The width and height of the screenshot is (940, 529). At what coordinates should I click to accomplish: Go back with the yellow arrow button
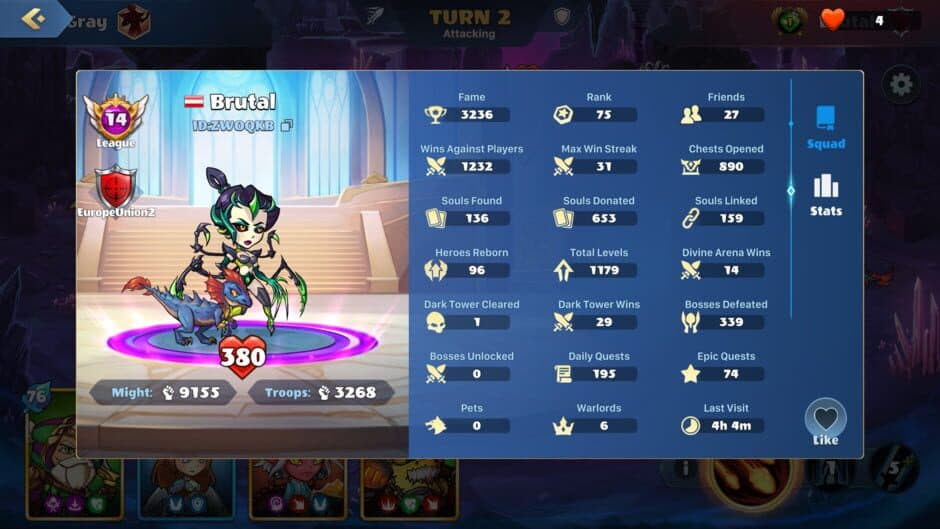point(33,19)
